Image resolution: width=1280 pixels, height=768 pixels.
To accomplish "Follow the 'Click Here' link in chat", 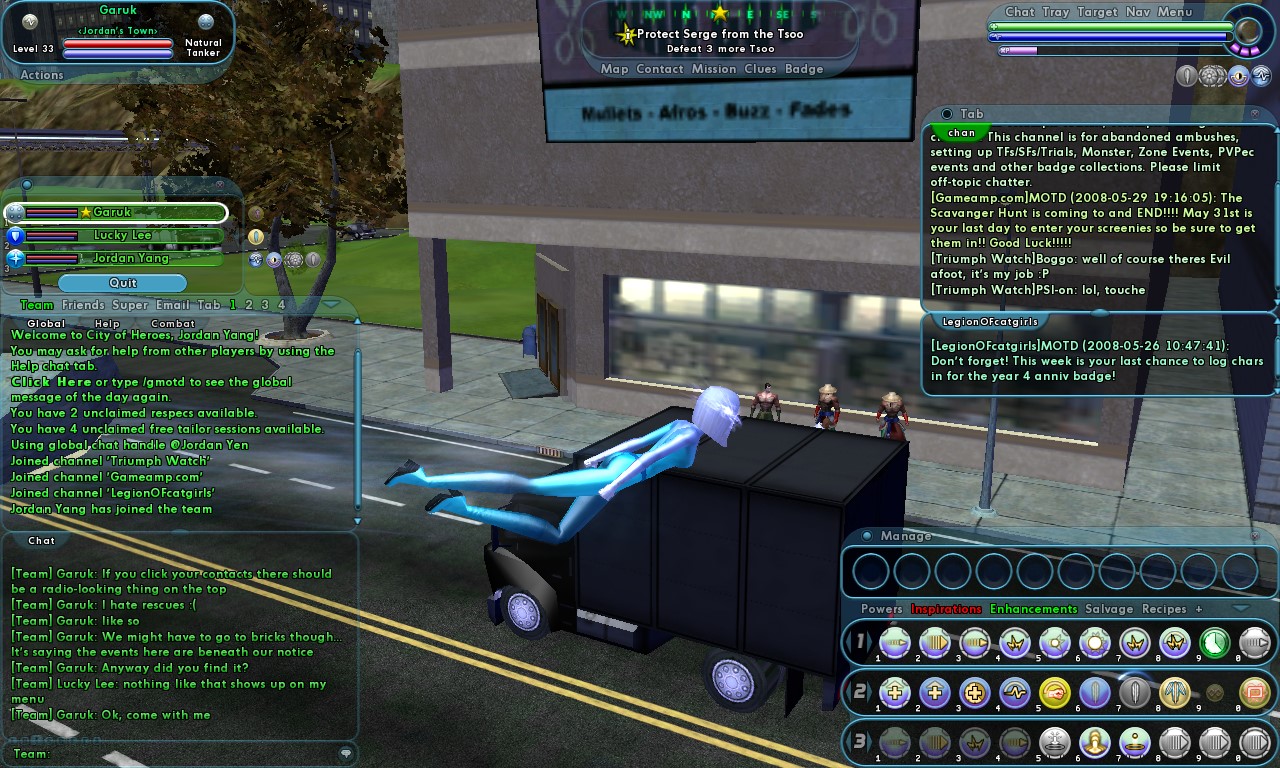I will [x=51, y=382].
